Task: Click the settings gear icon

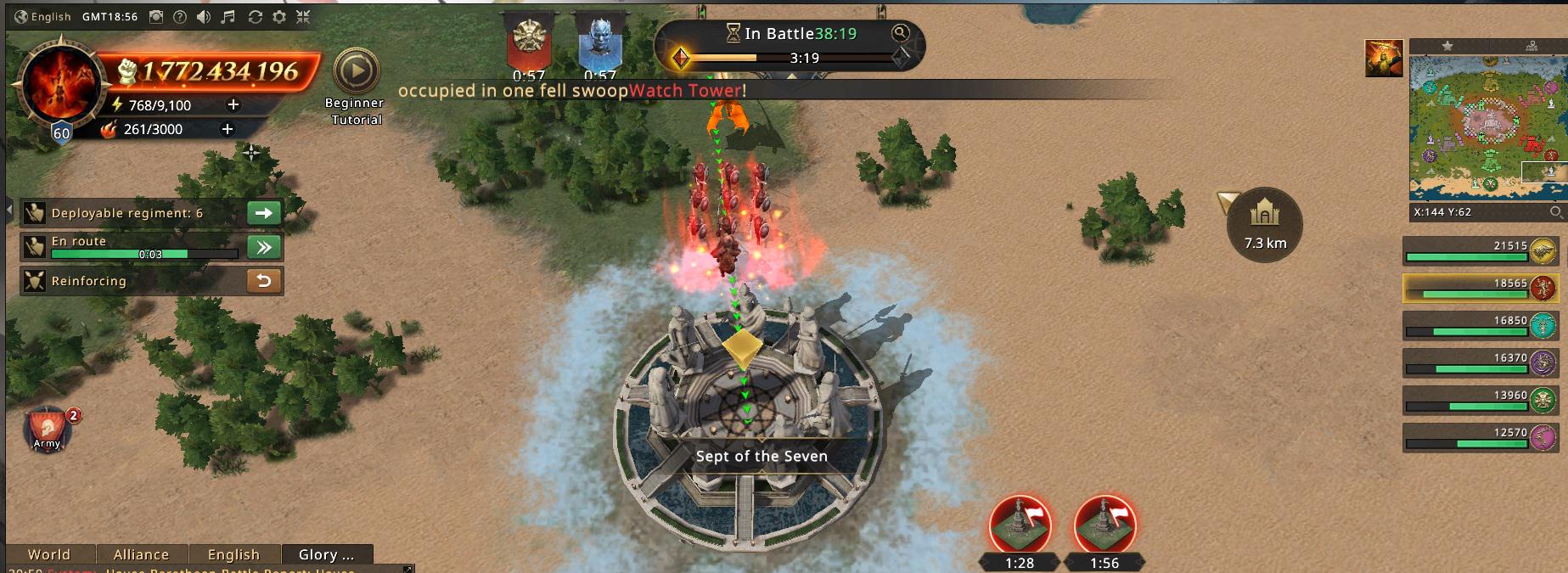Action: tap(279, 17)
